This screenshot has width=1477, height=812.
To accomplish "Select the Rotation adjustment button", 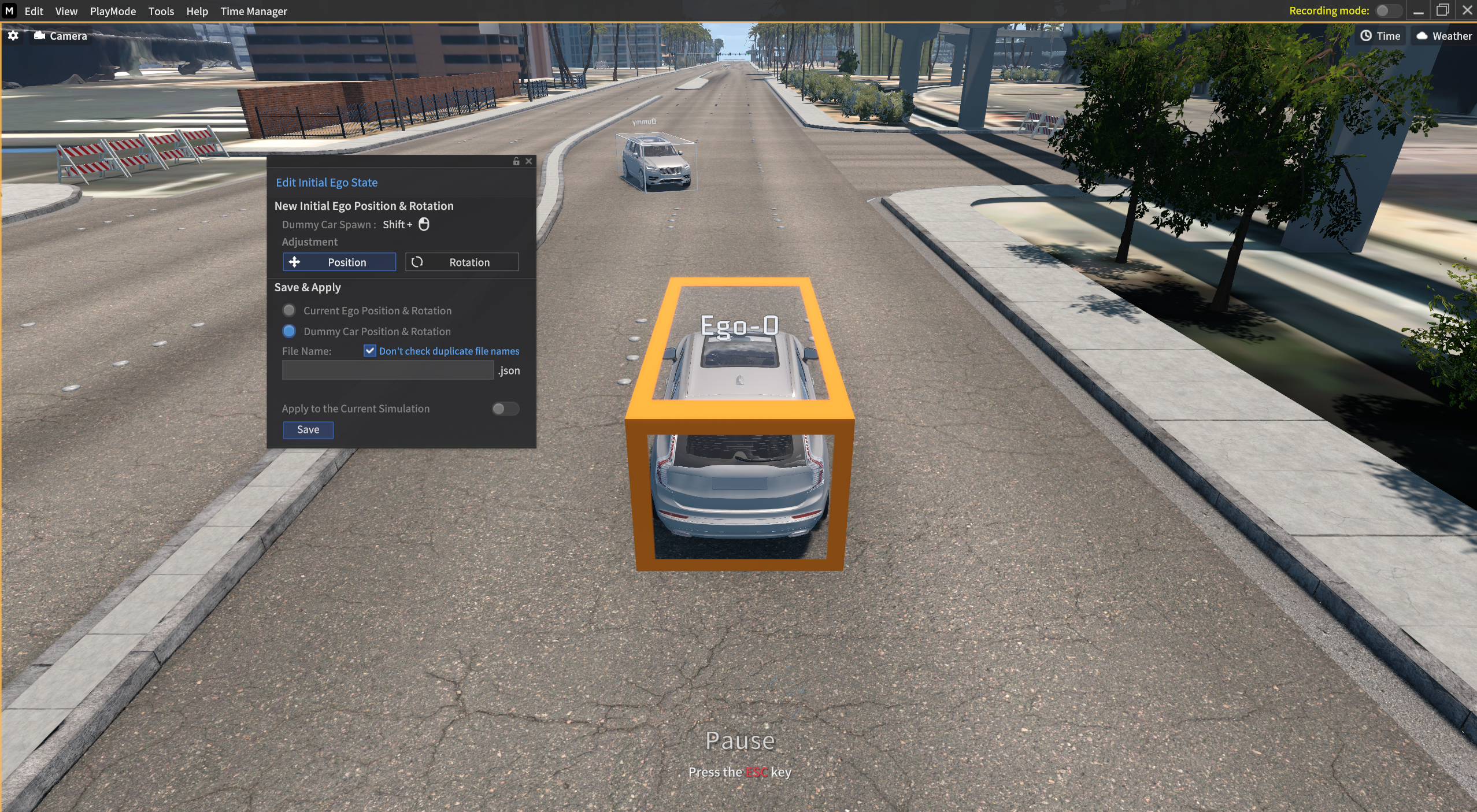I will (461, 262).
